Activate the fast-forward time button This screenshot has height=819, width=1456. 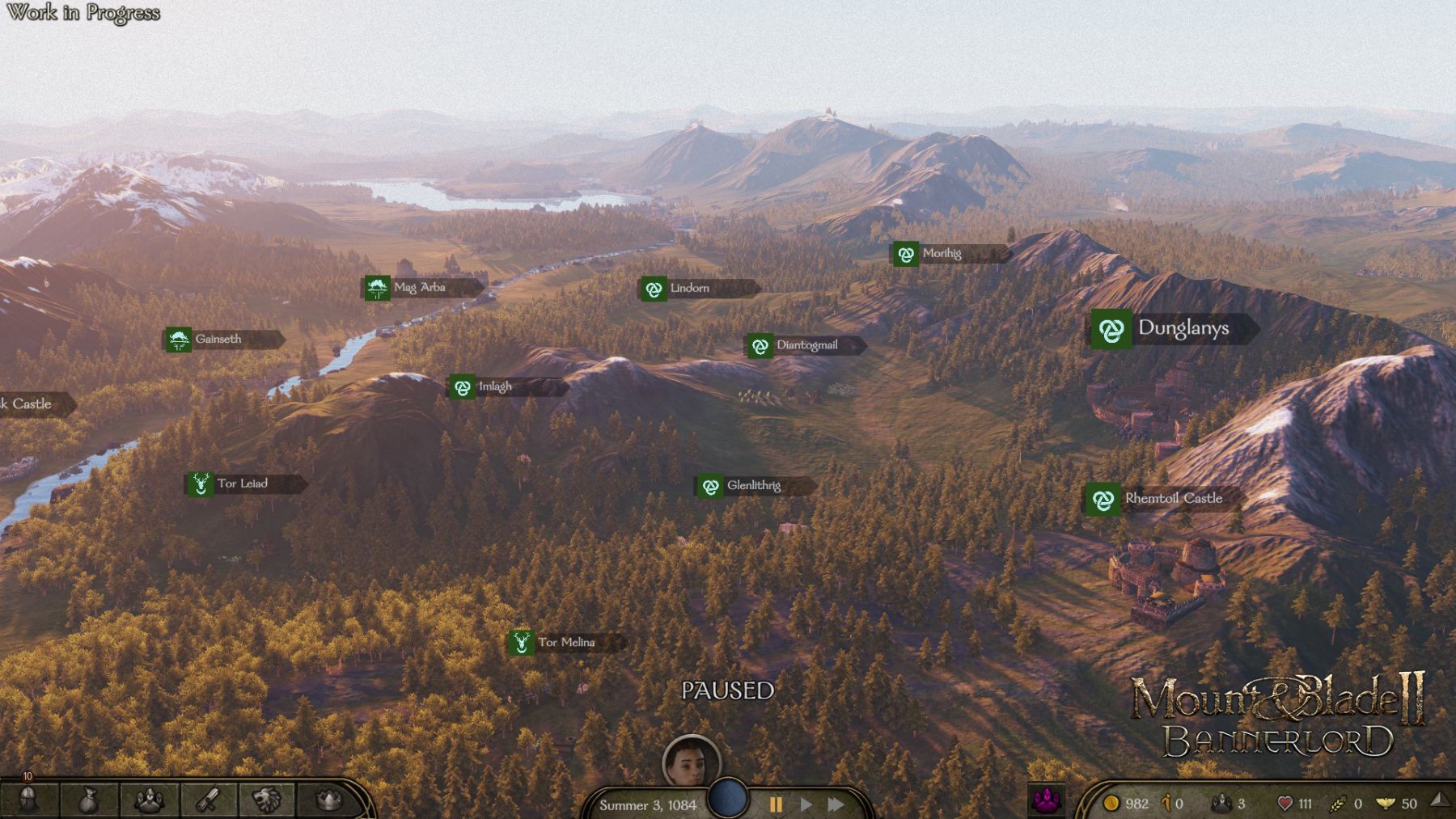point(836,804)
